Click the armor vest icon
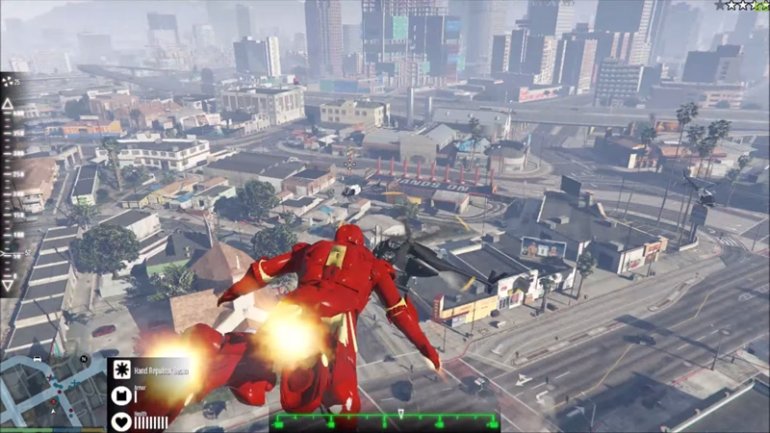770x433 pixels. coord(120,395)
